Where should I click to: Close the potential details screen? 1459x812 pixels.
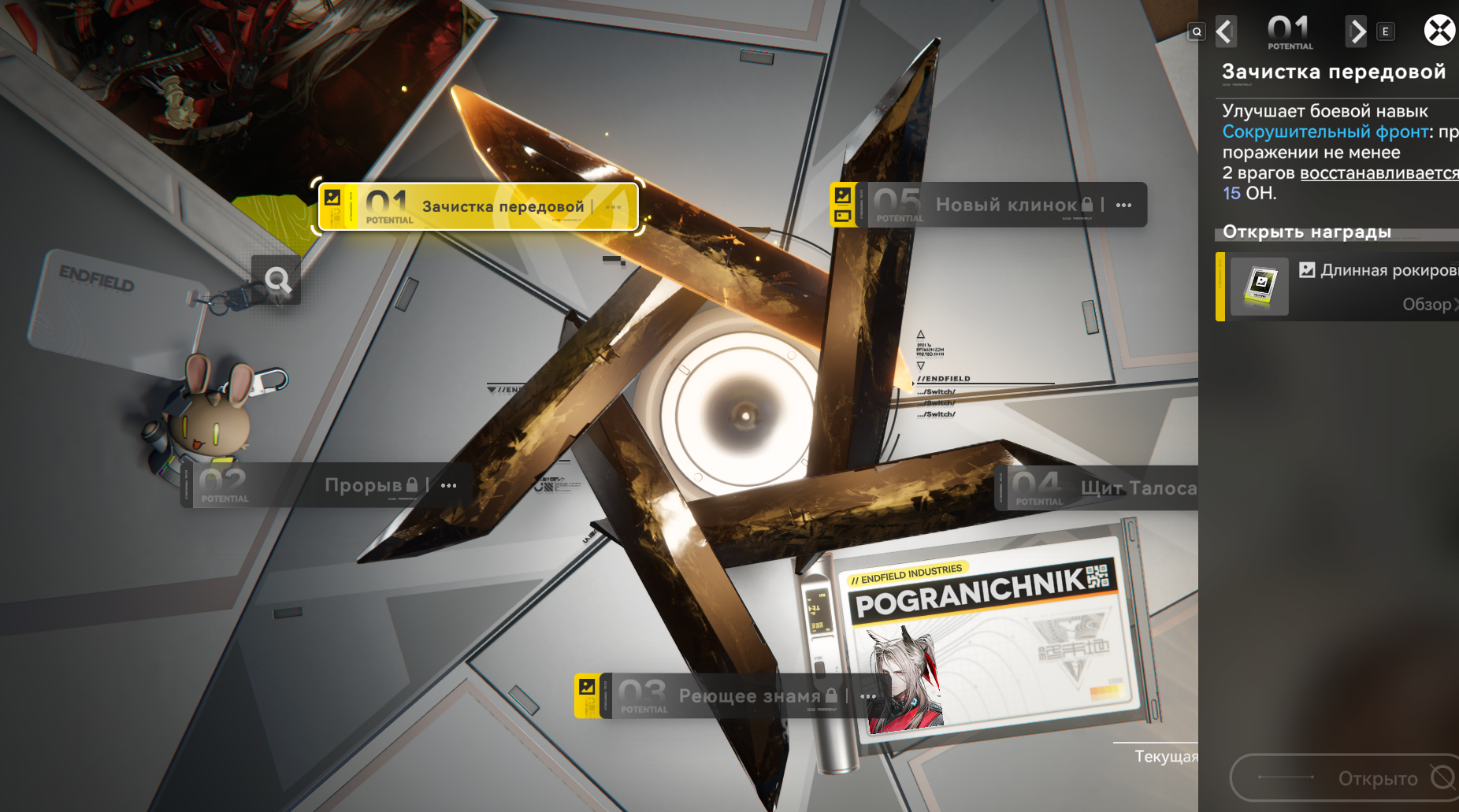1439,31
